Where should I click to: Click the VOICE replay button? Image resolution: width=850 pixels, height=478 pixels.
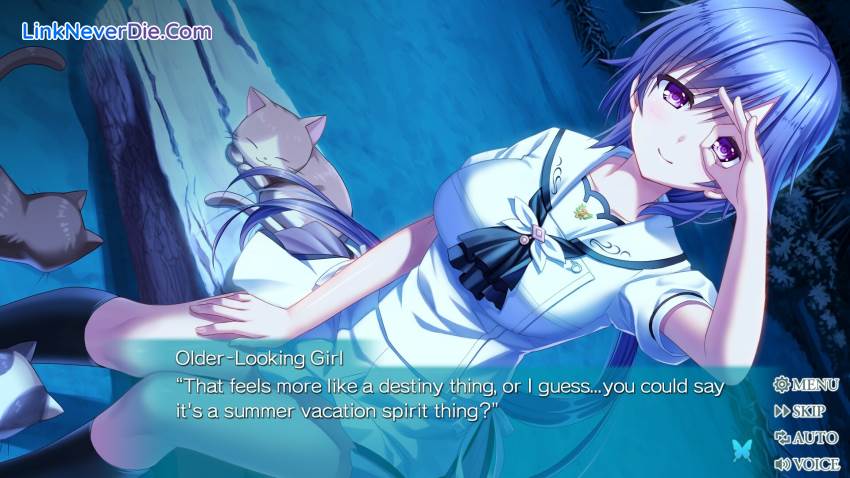point(806,464)
